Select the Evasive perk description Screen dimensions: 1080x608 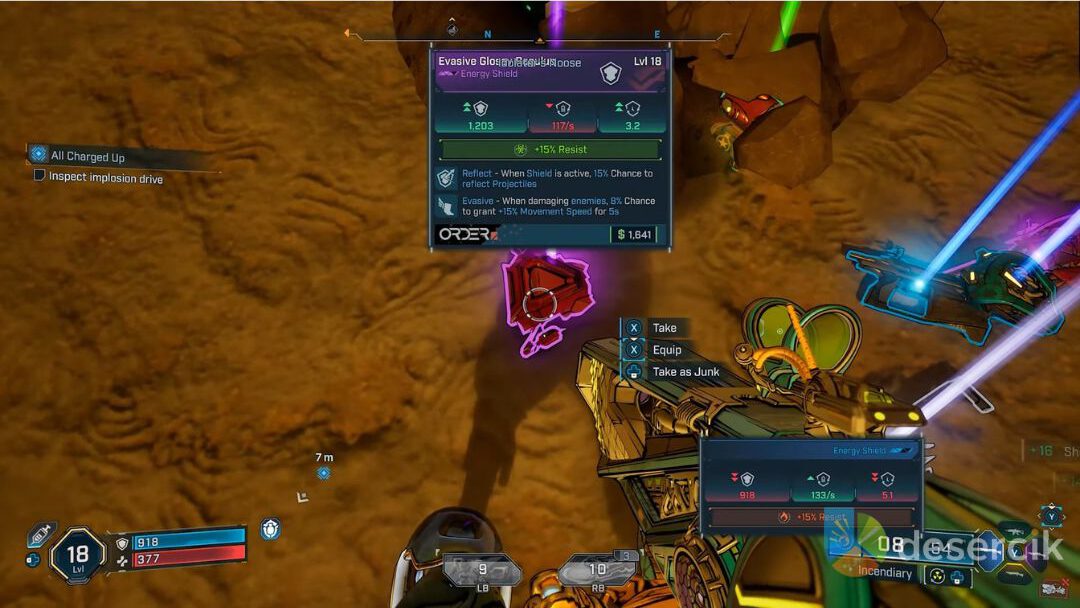(557, 206)
